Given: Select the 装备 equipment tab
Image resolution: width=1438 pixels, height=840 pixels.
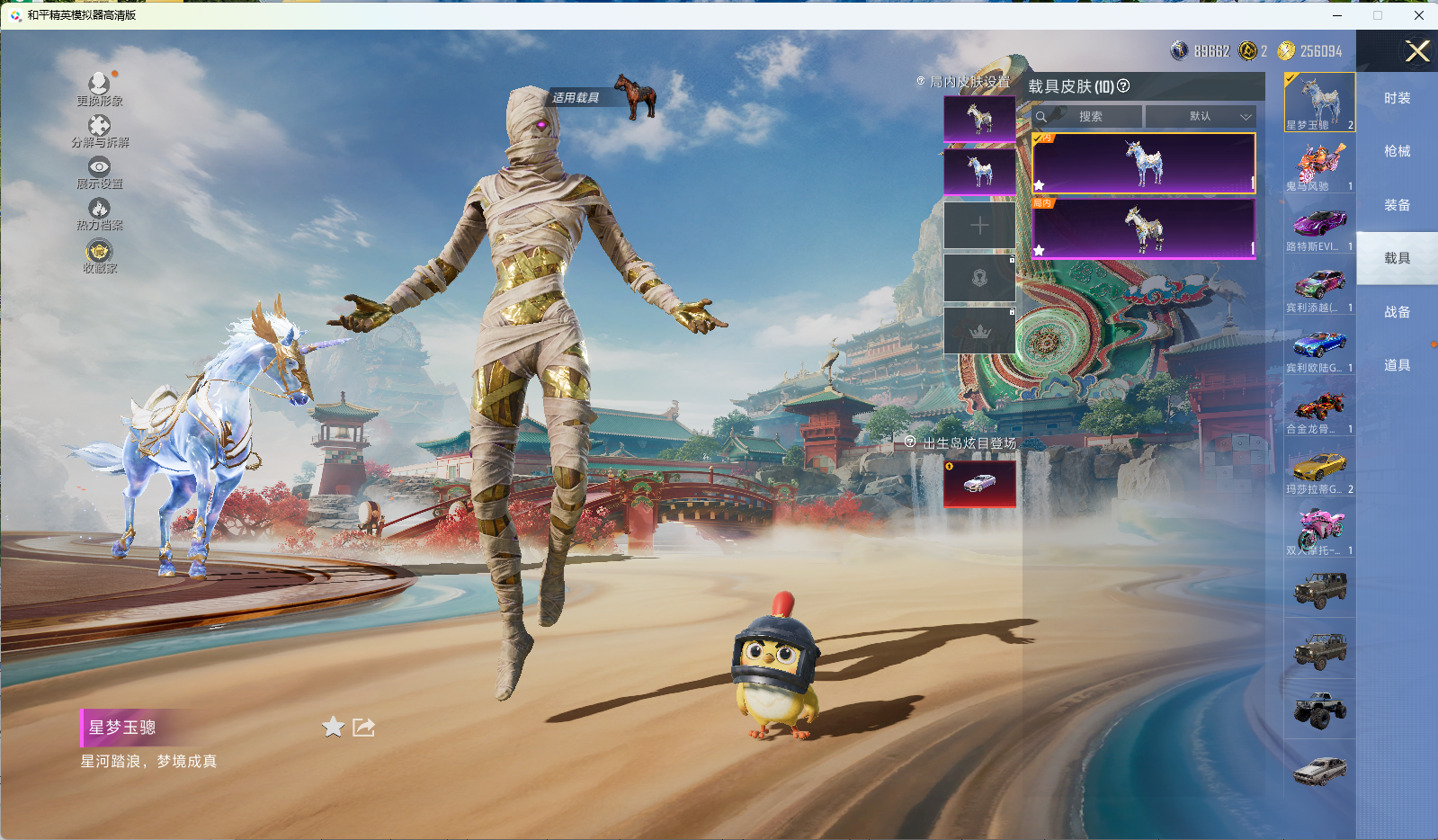Looking at the screenshot, I should point(1397,205).
